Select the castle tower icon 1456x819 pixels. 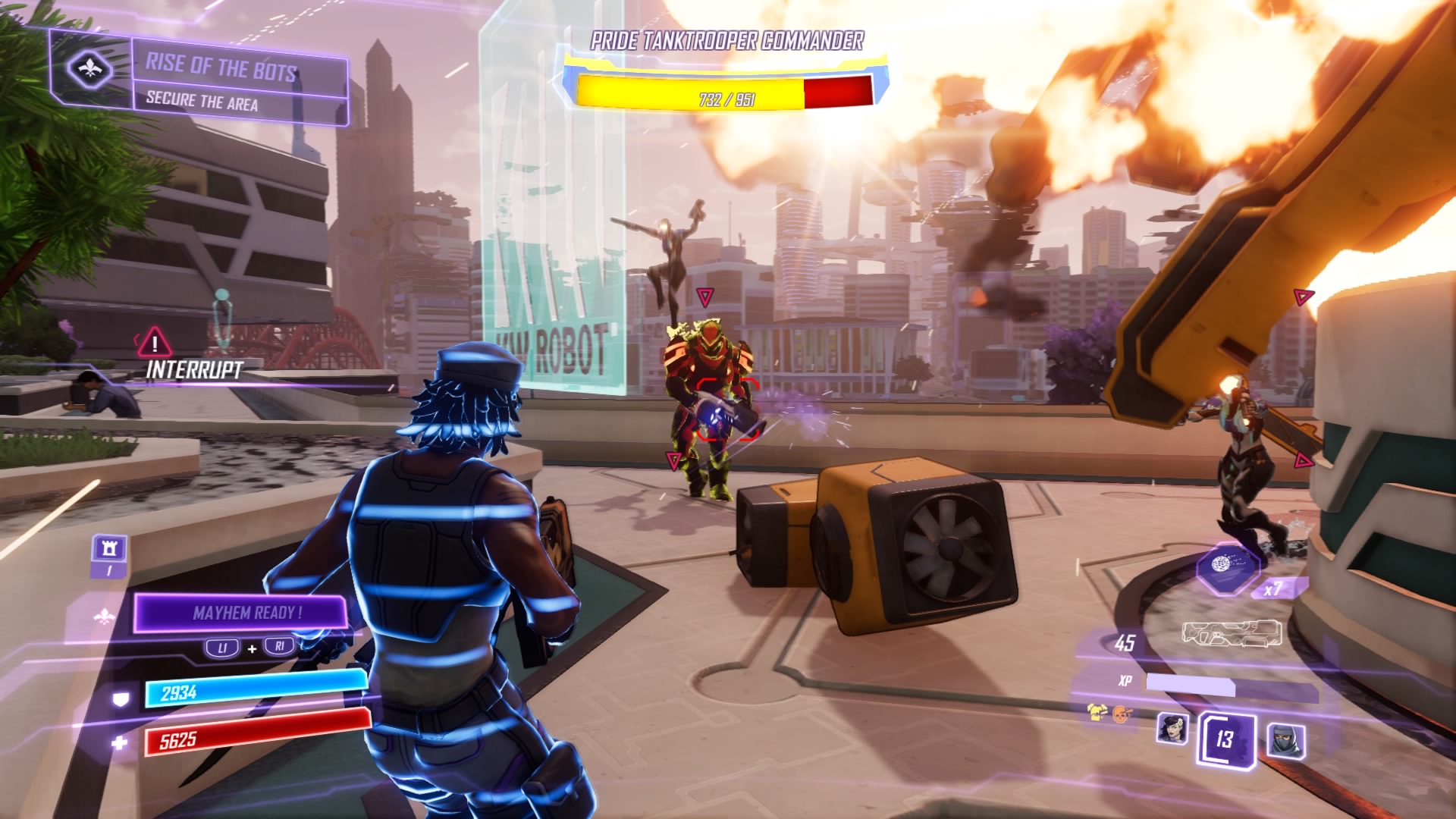[108, 548]
